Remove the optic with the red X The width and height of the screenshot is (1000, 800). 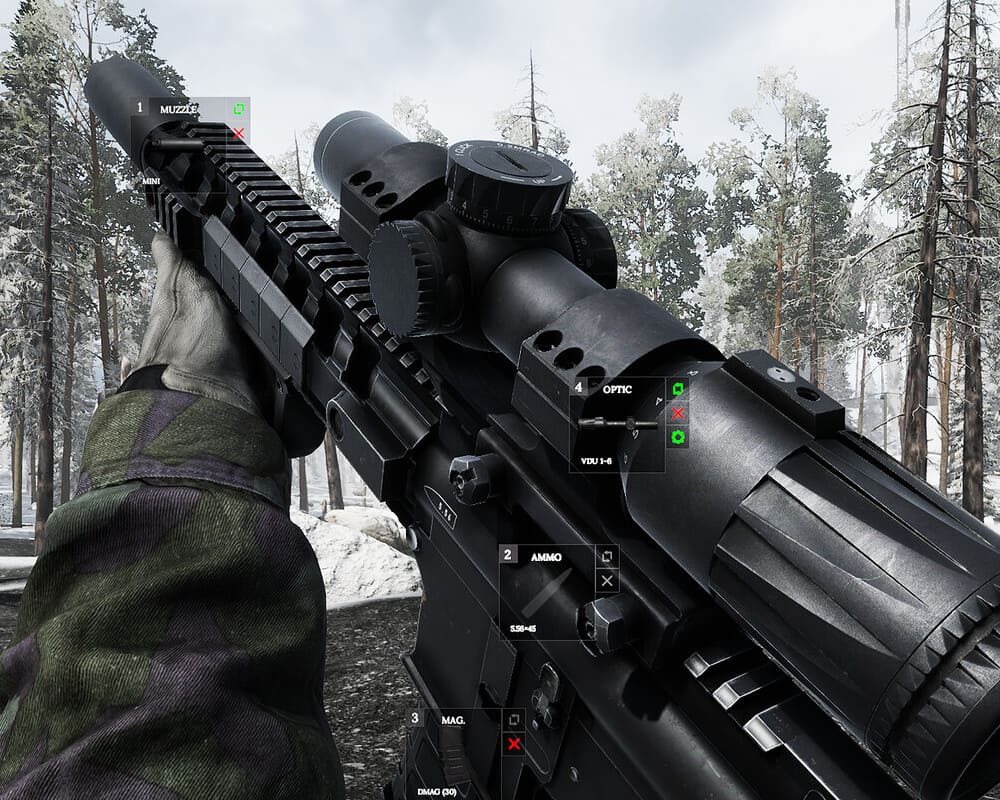tap(678, 413)
